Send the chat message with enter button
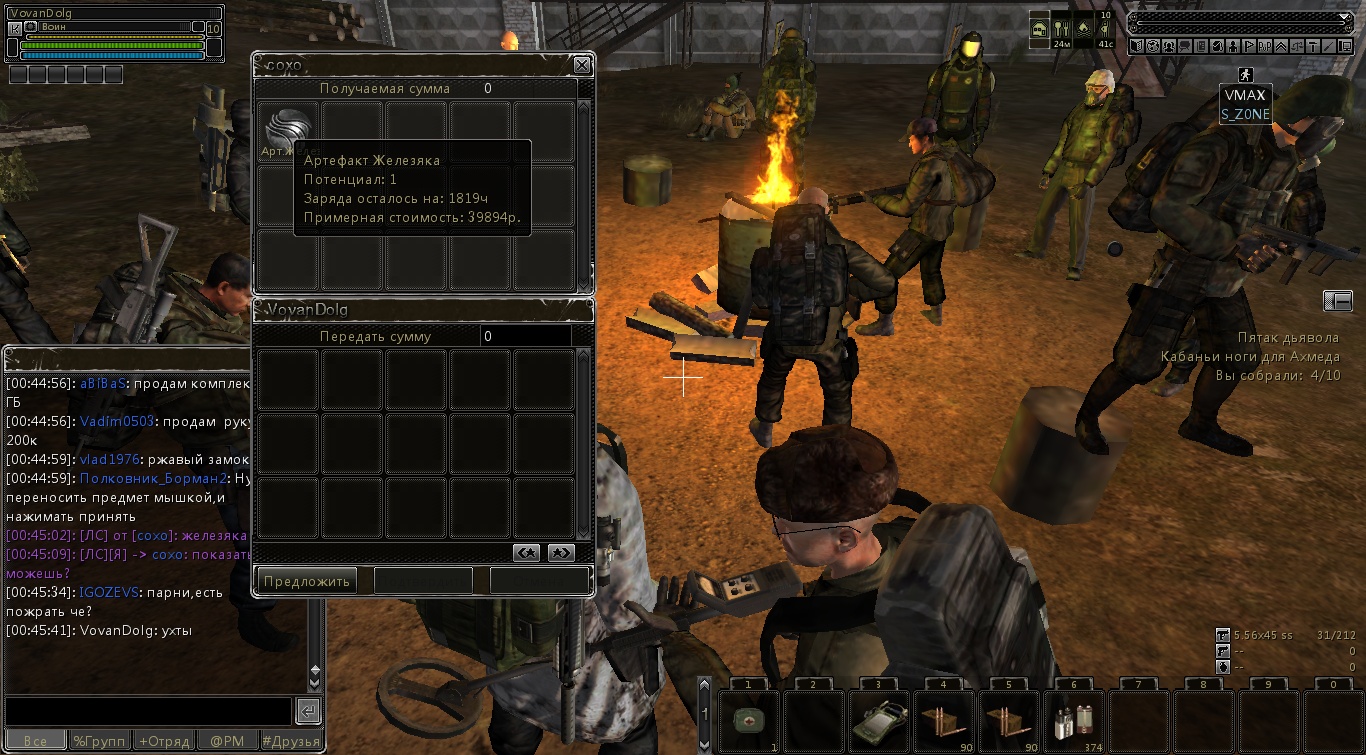Screen dimensions: 1366x755 point(308,711)
